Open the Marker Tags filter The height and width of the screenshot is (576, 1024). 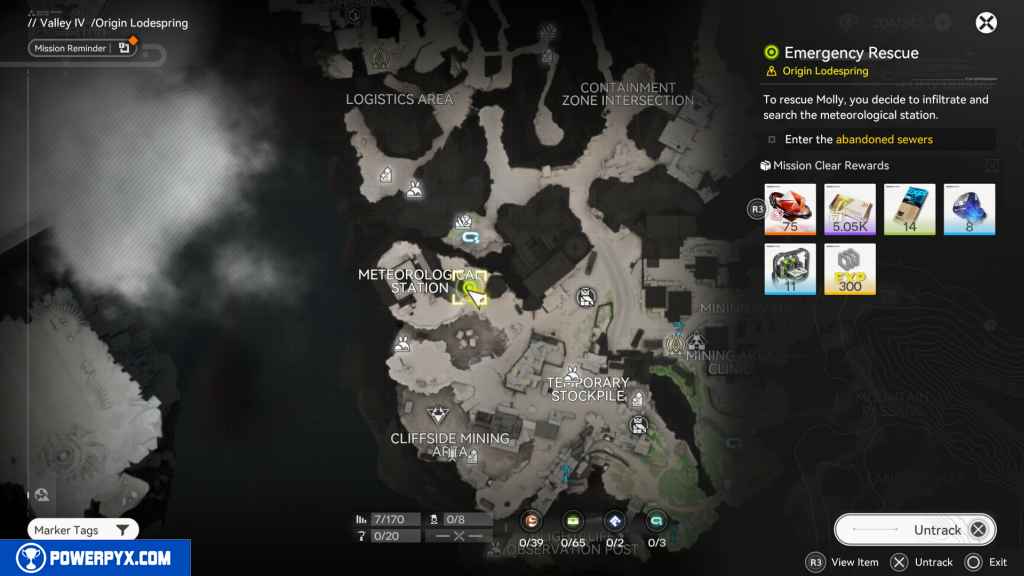pos(82,530)
